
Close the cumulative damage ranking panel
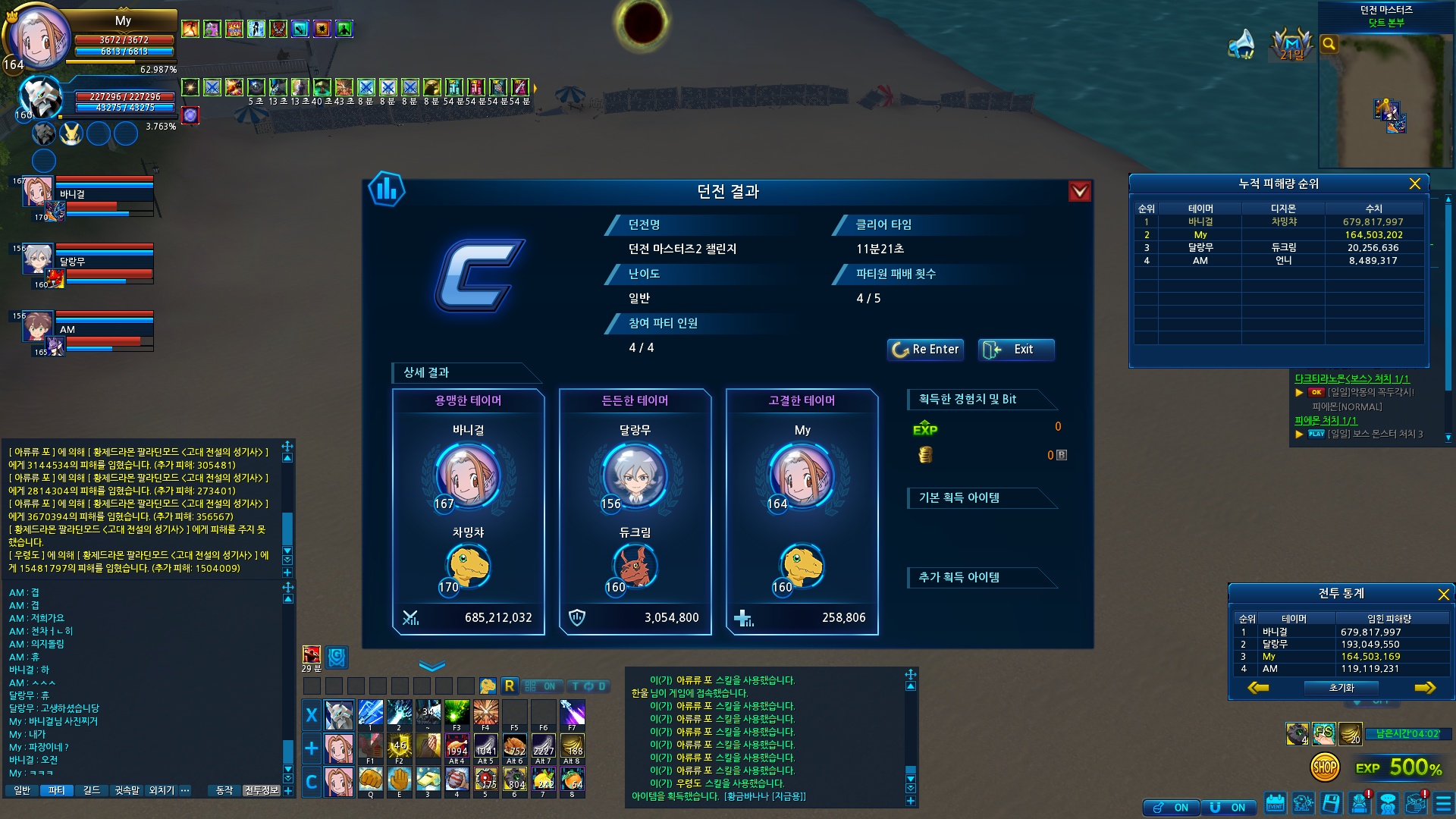coord(1414,184)
